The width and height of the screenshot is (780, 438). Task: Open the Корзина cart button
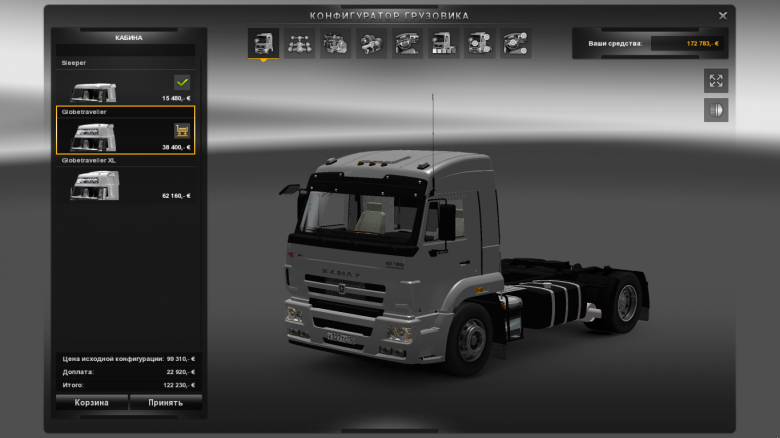click(x=90, y=402)
